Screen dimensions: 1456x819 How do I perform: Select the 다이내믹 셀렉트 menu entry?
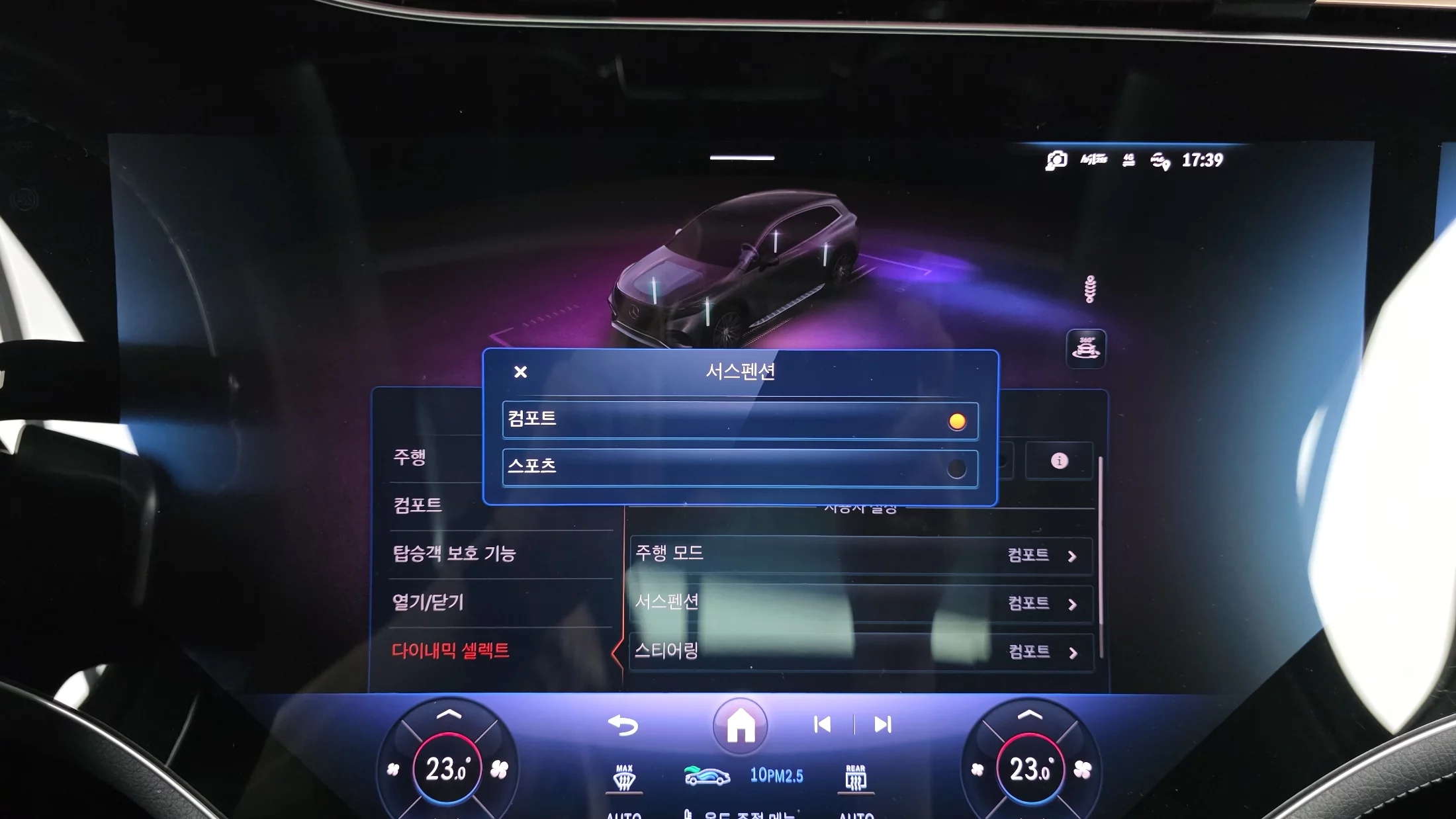click(451, 650)
